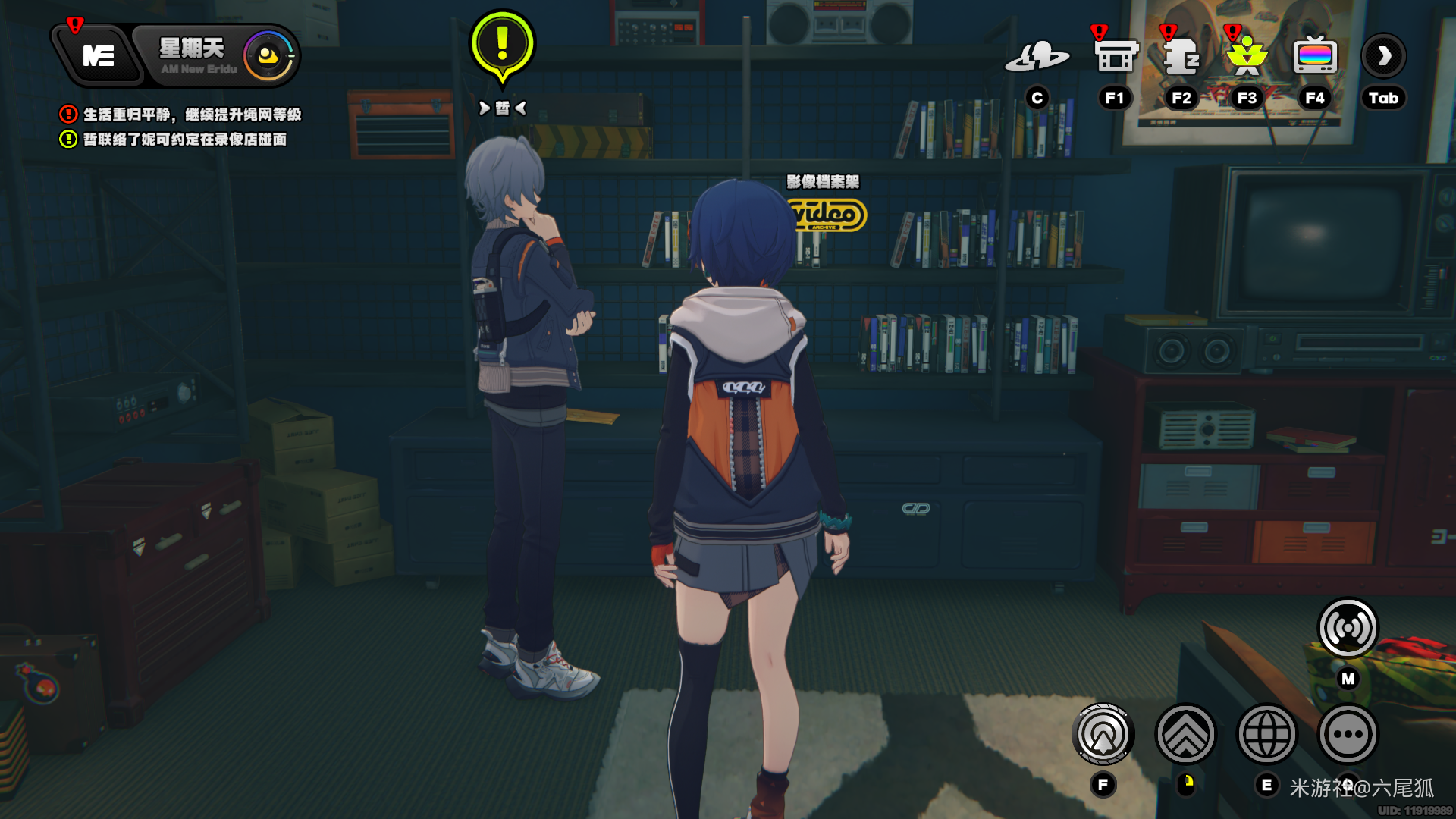Open the globe icon button
Image resolution: width=1456 pixels, height=819 pixels.
point(1266,734)
